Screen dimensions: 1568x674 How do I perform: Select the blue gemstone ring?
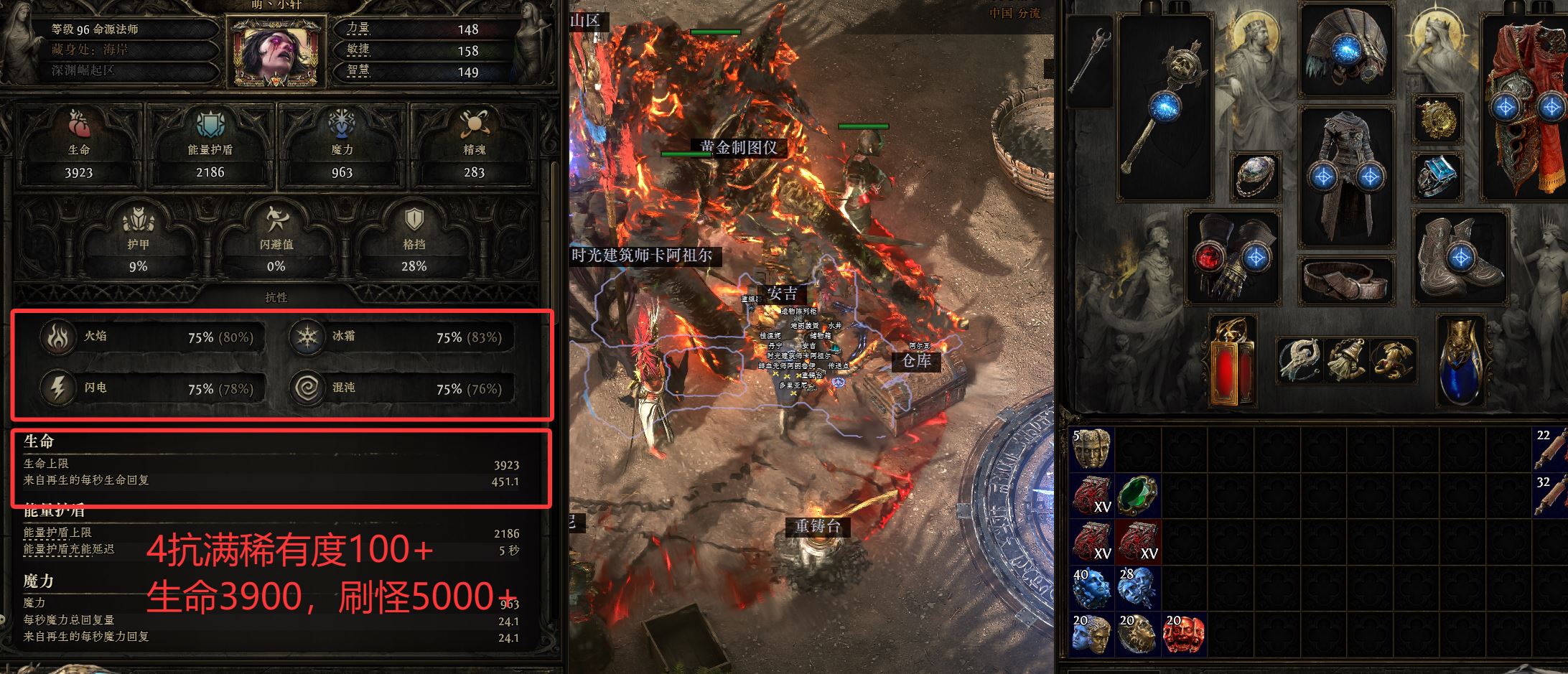coord(1437,177)
